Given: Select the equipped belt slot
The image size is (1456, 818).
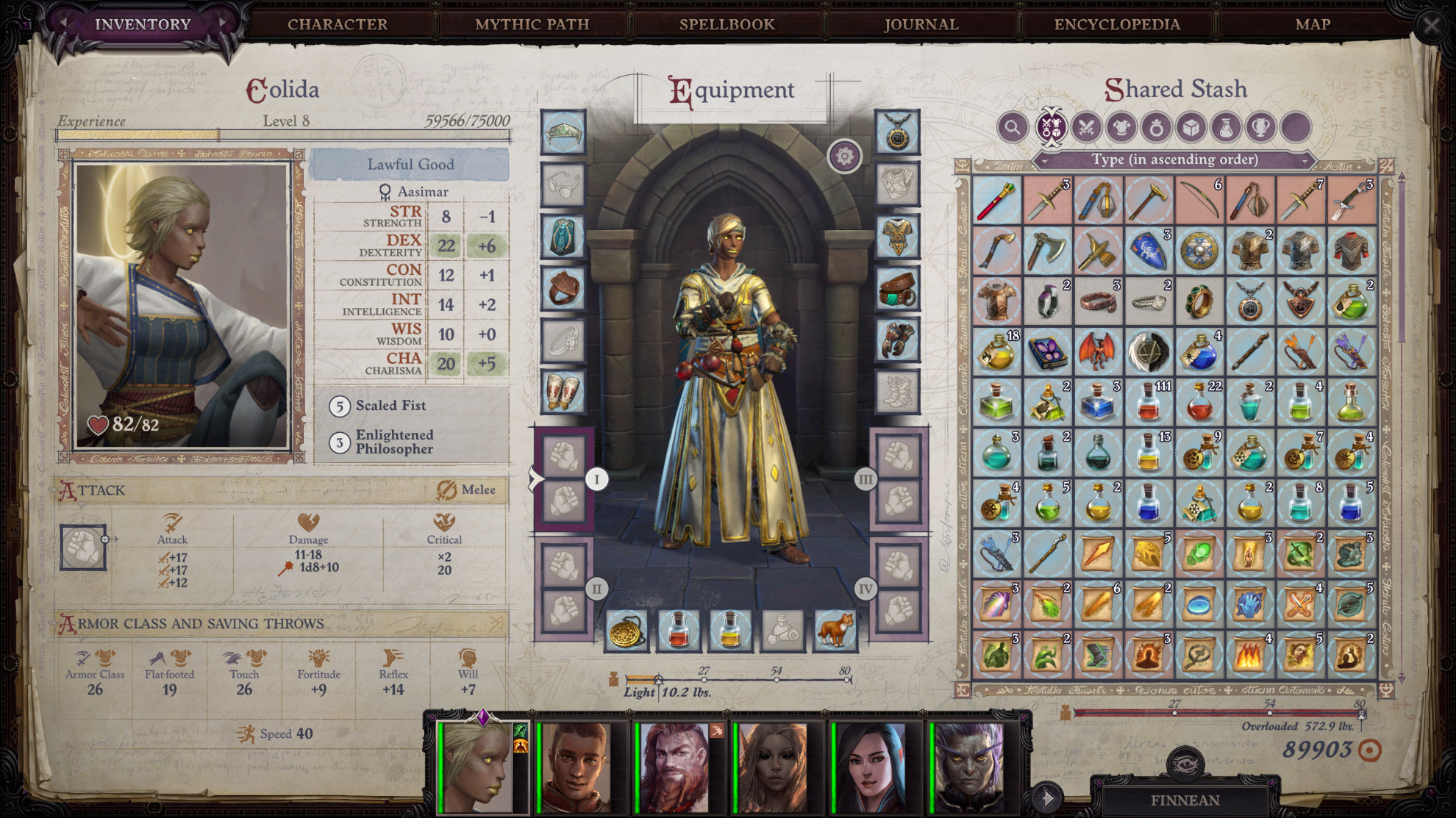Looking at the screenshot, I should (x=897, y=288).
